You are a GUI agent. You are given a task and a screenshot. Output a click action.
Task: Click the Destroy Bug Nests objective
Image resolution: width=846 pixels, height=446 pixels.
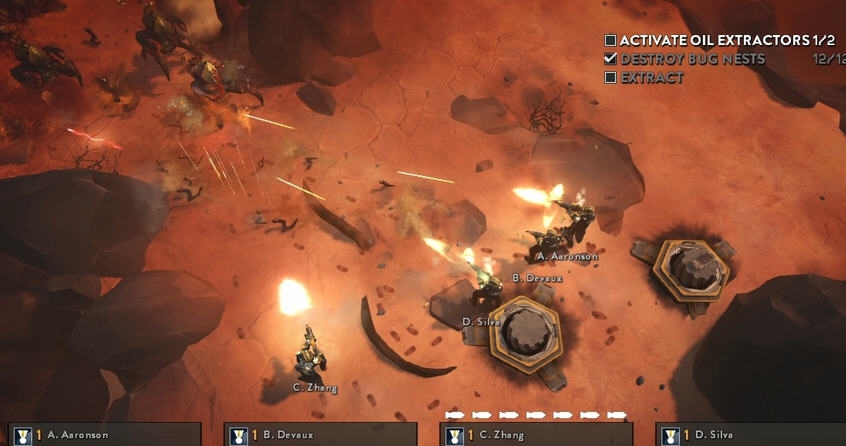click(692, 59)
